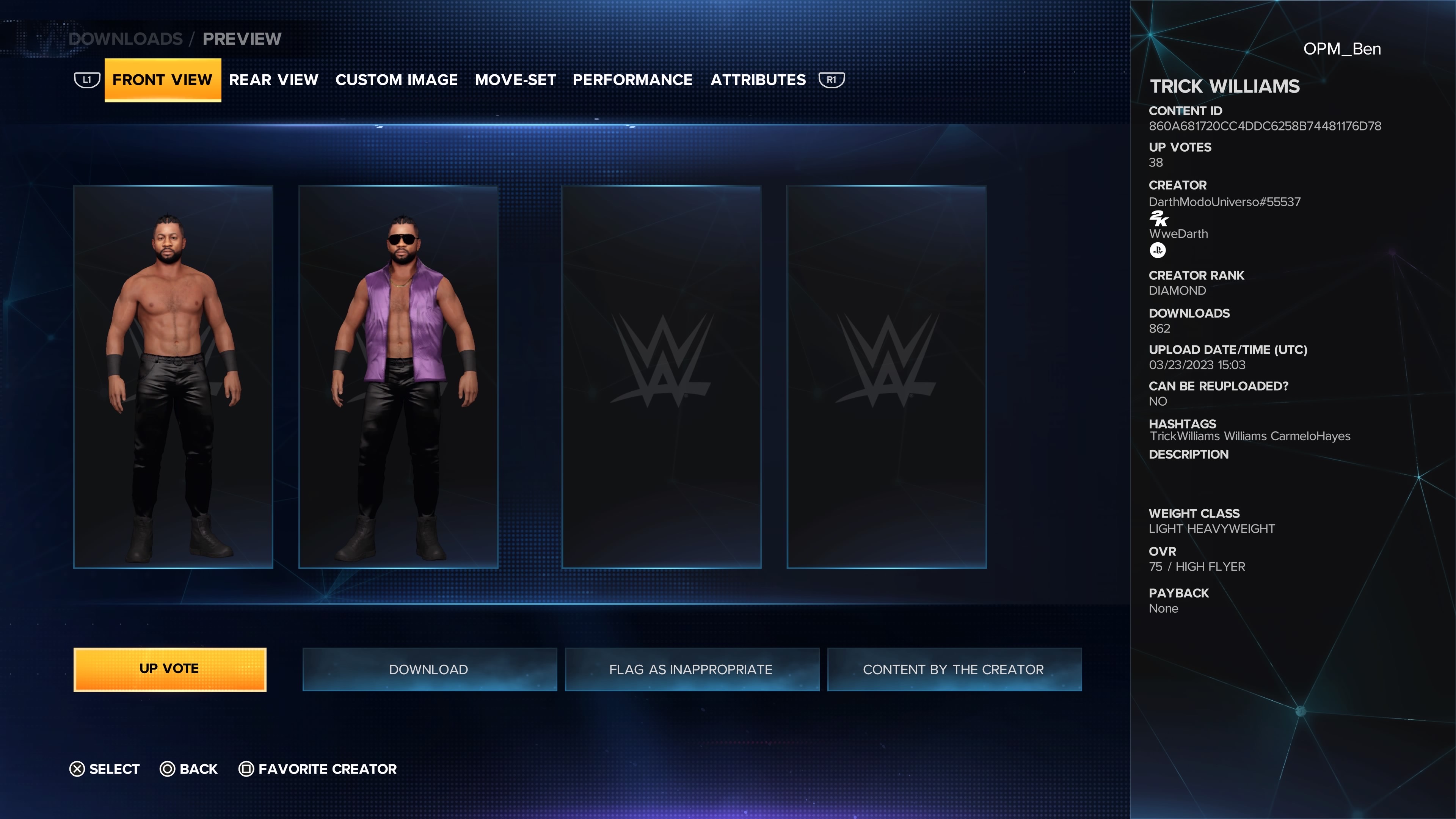Viewport: 1456px width, 819px height.
Task: Click the PlayStation platform icon under WweDarth
Action: click(1158, 250)
